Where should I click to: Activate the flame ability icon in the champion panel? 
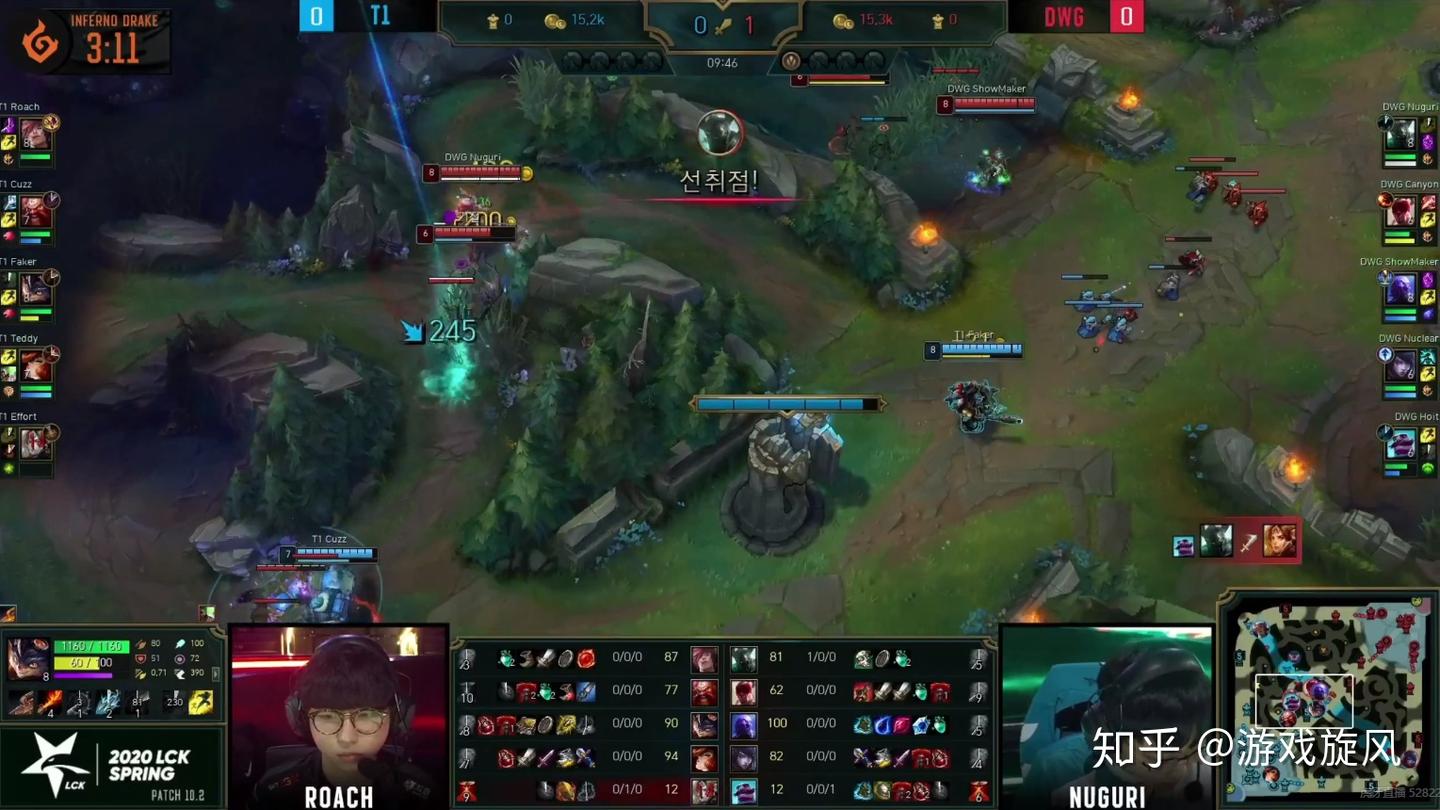(x=50, y=703)
